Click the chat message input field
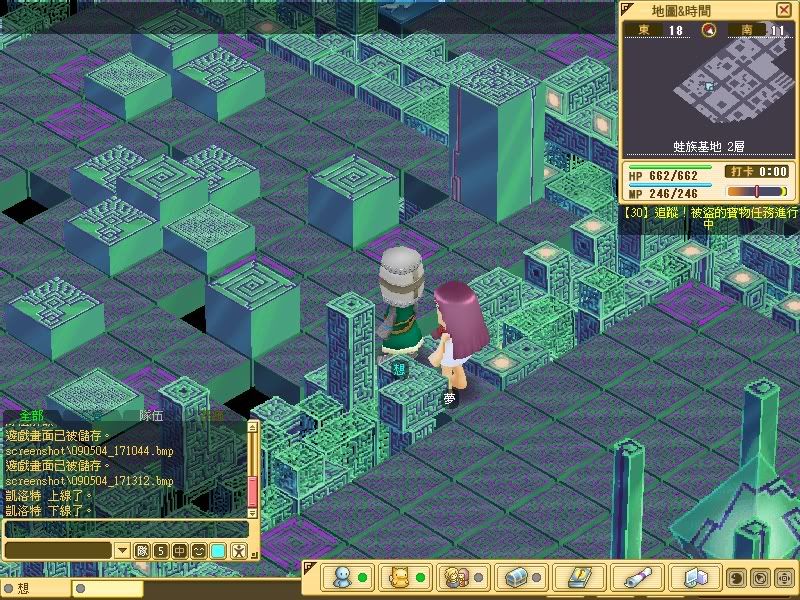 pyautogui.click(x=125, y=529)
